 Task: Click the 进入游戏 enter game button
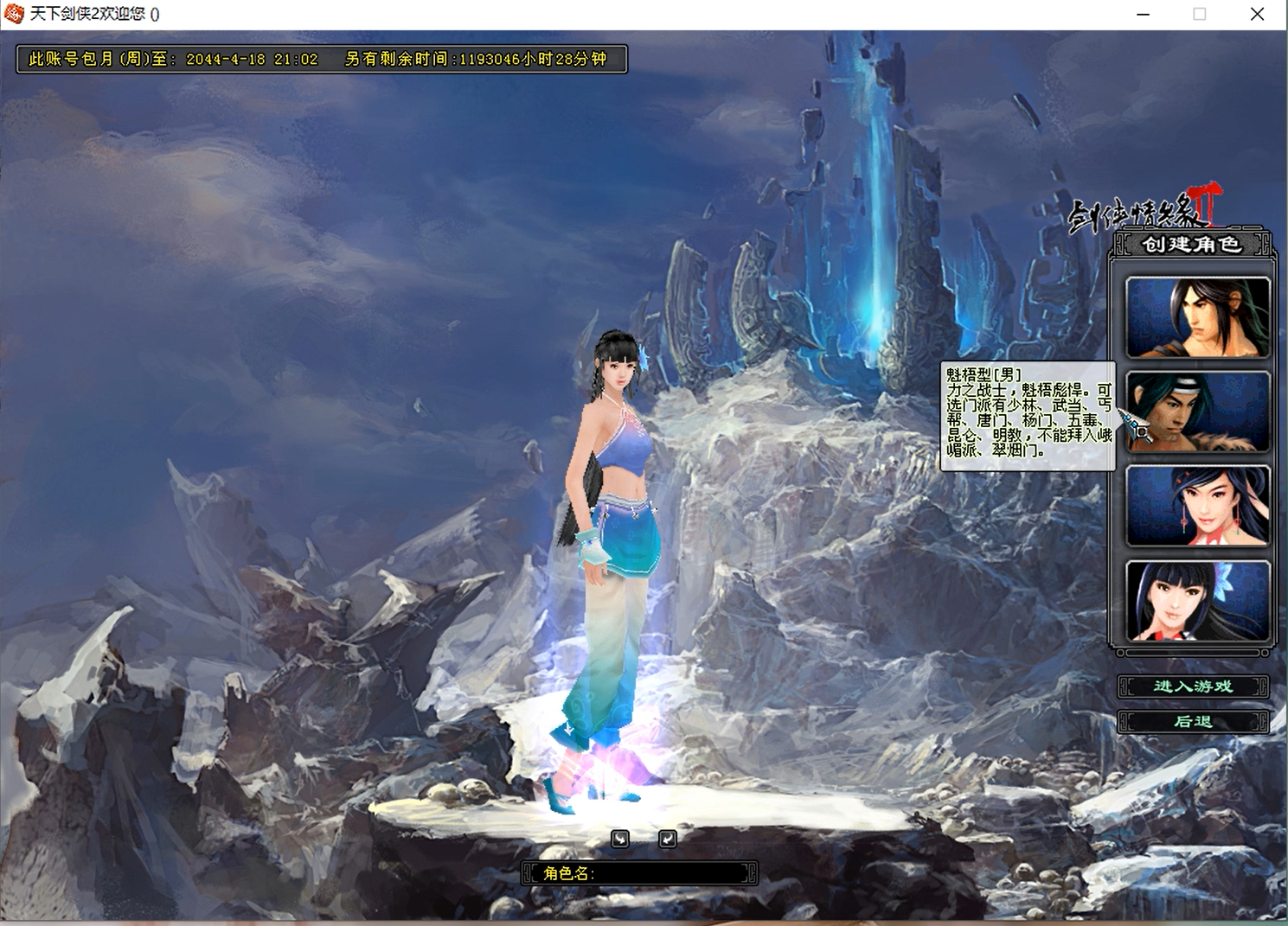coord(1193,687)
